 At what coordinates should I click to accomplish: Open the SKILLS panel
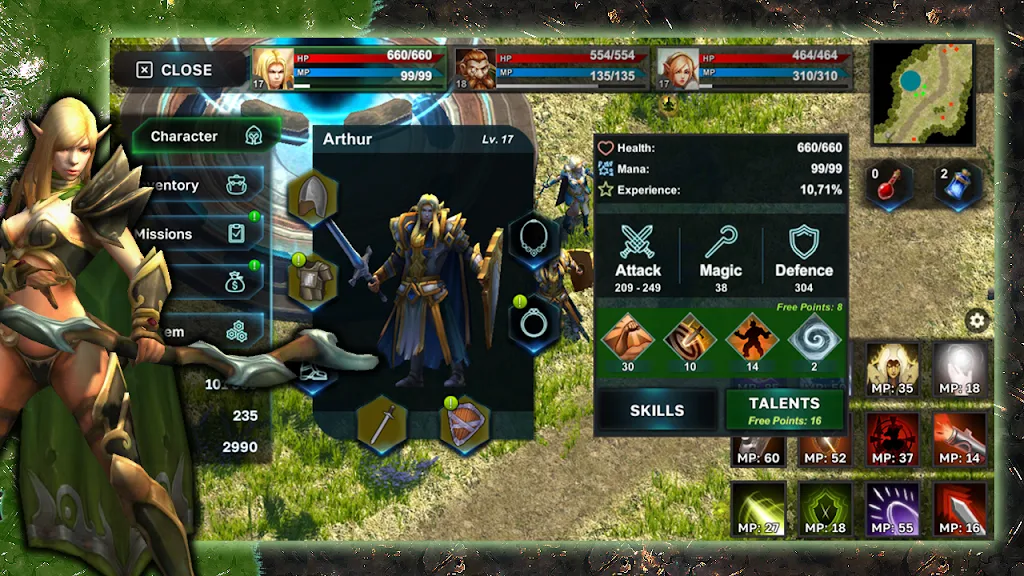[657, 410]
